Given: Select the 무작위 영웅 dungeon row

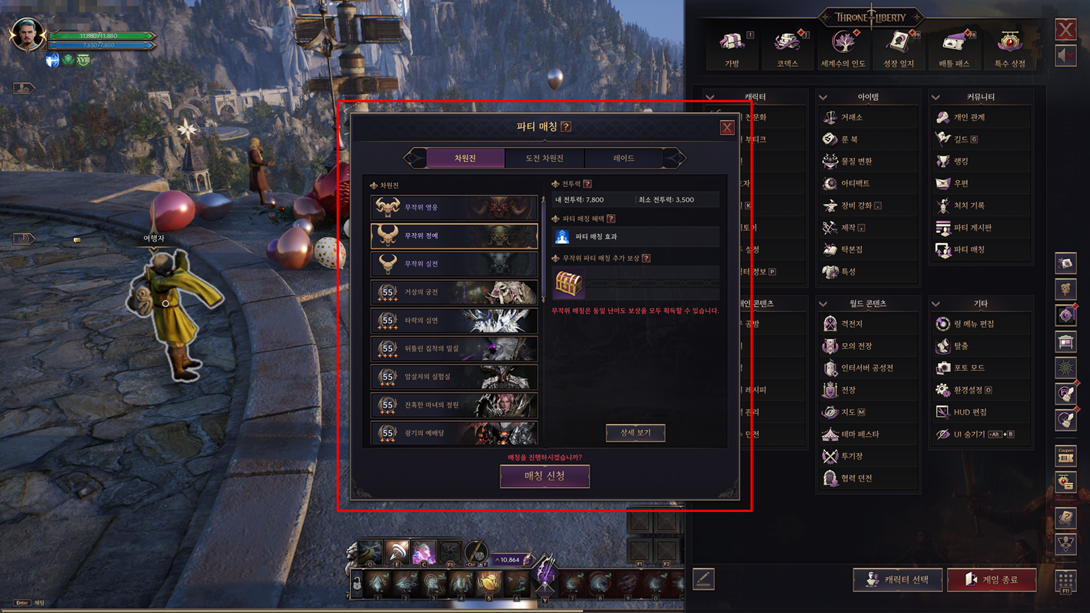Looking at the screenshot, I should point(454,207).
